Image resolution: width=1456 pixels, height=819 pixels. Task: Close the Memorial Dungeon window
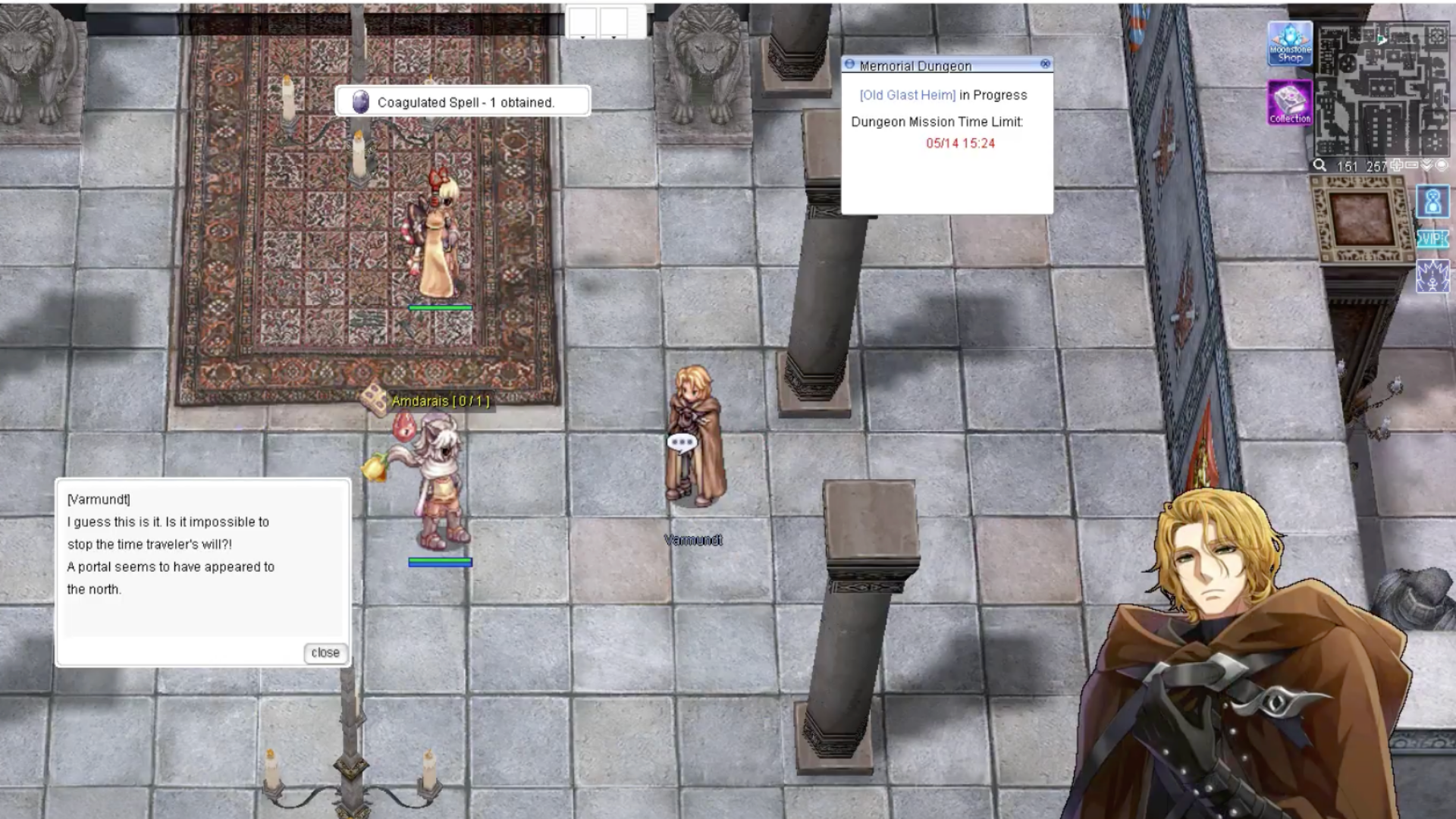point(1046,64)
